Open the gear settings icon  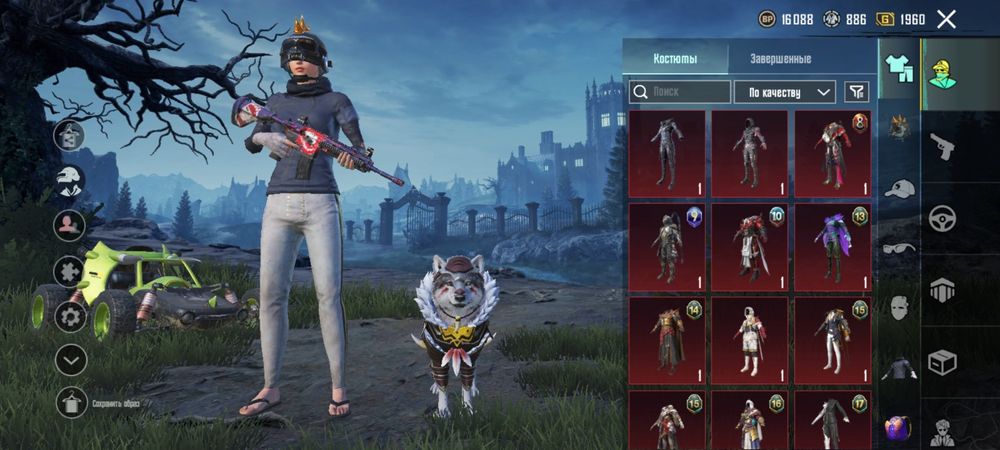click(x=70, y=317)
